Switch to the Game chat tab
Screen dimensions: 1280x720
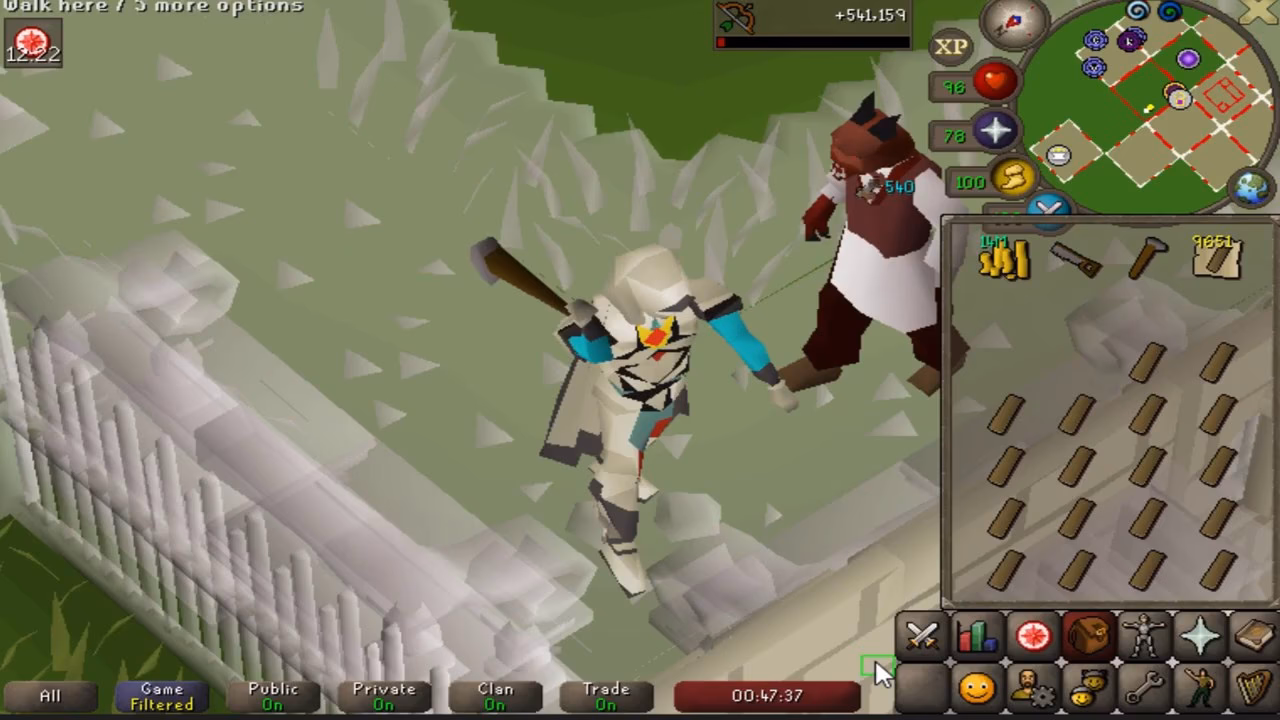click(x=161, y=695)
